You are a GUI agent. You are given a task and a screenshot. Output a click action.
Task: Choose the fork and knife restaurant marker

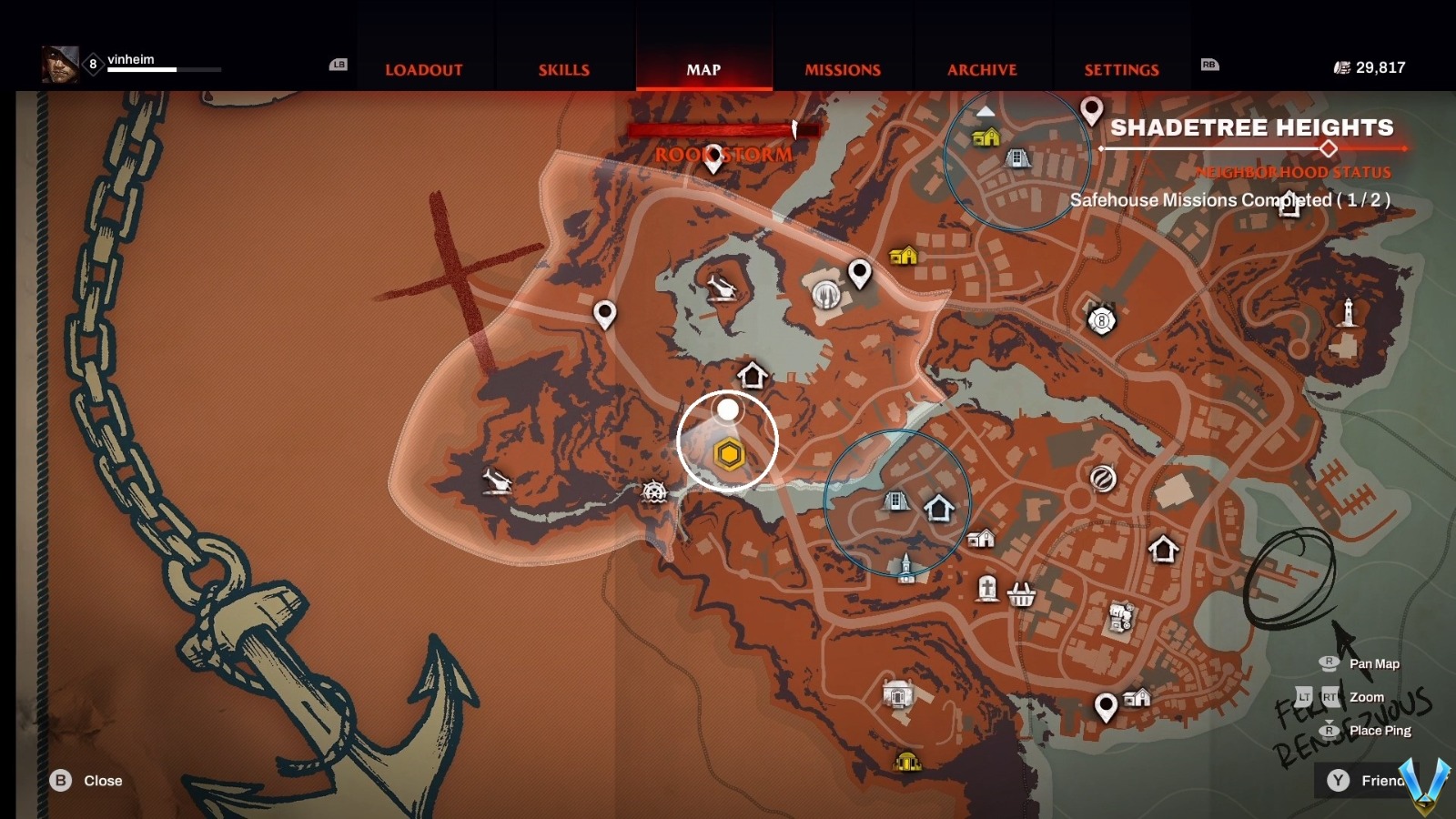826,294
